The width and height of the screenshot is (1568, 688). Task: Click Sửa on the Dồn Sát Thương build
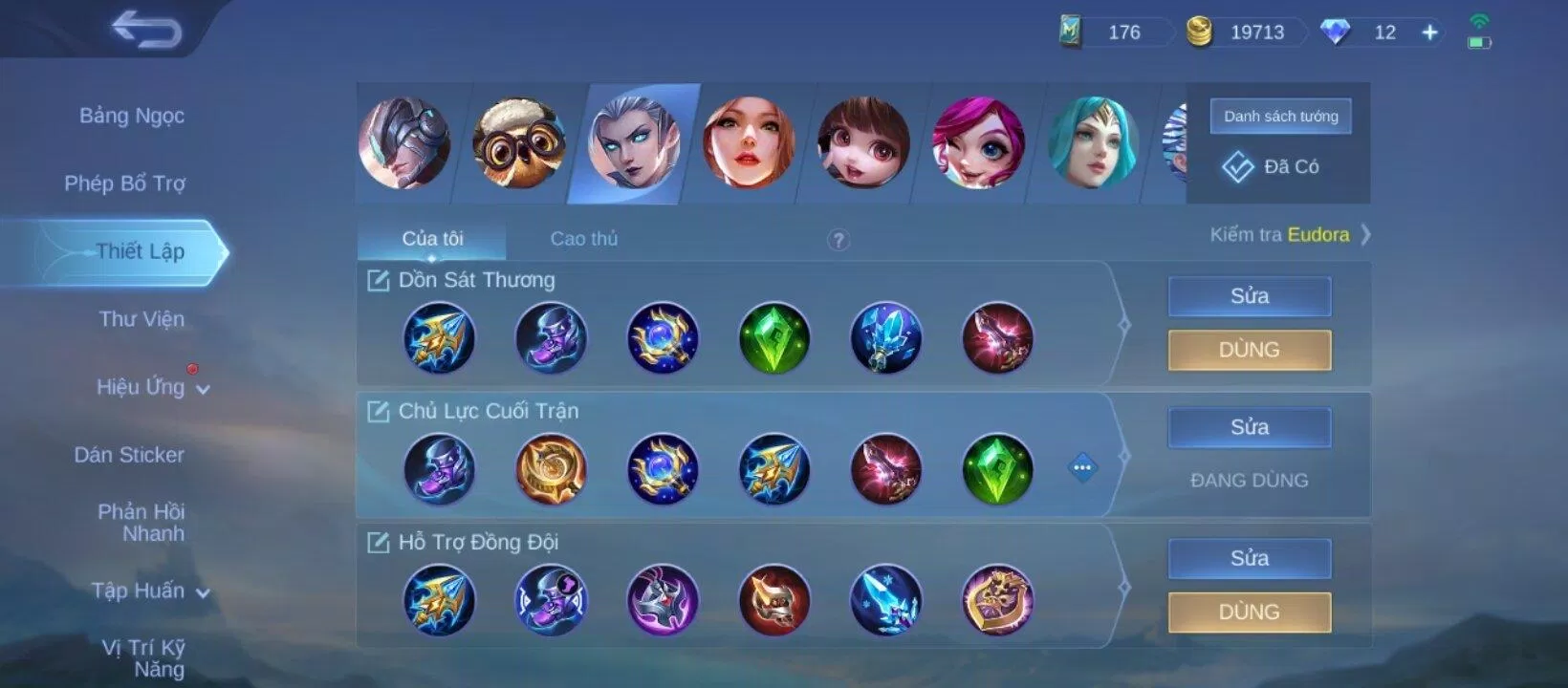(x=1249, y=296)
